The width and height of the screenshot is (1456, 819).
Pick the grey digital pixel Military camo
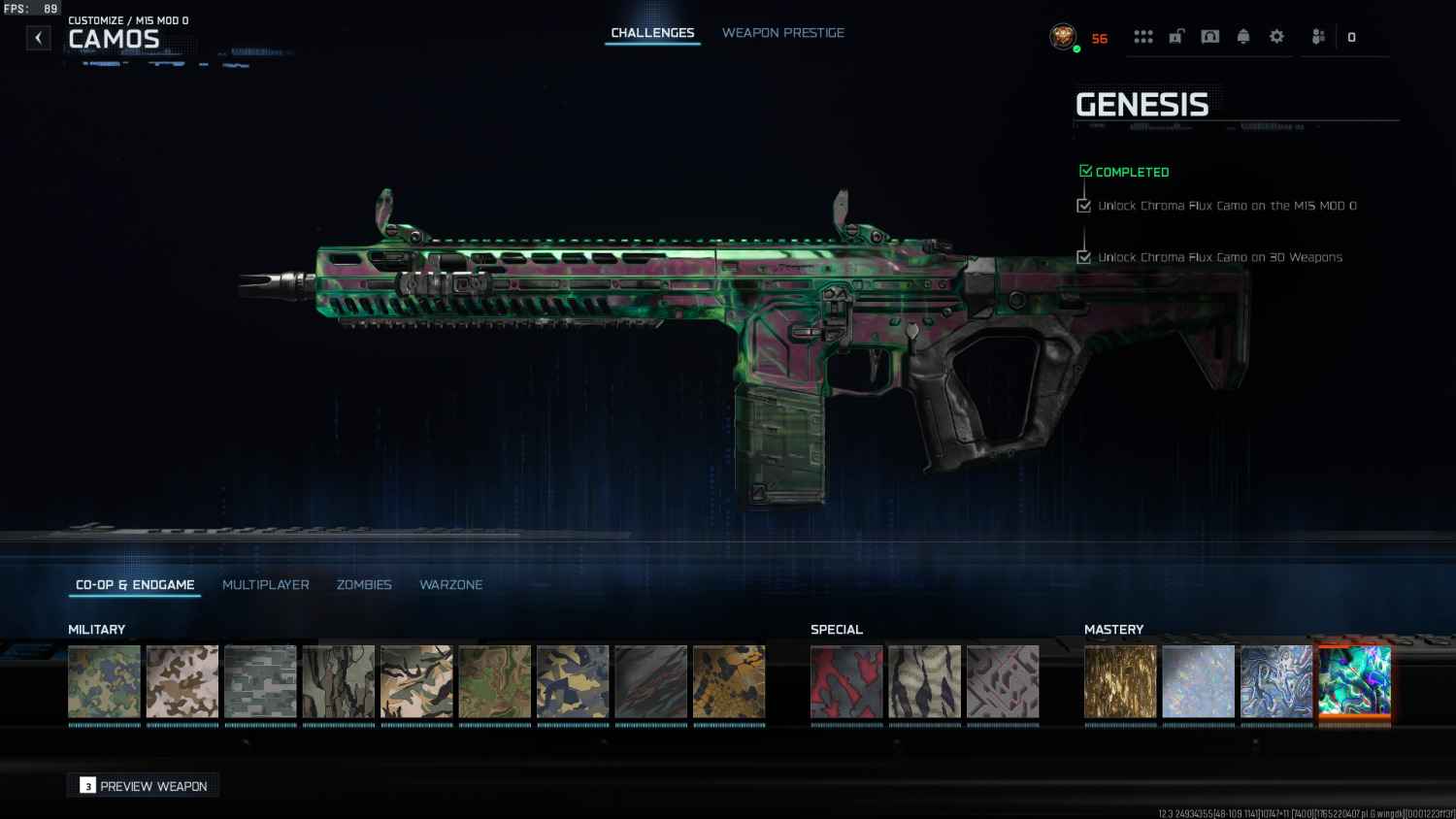[x=260, y=681]
